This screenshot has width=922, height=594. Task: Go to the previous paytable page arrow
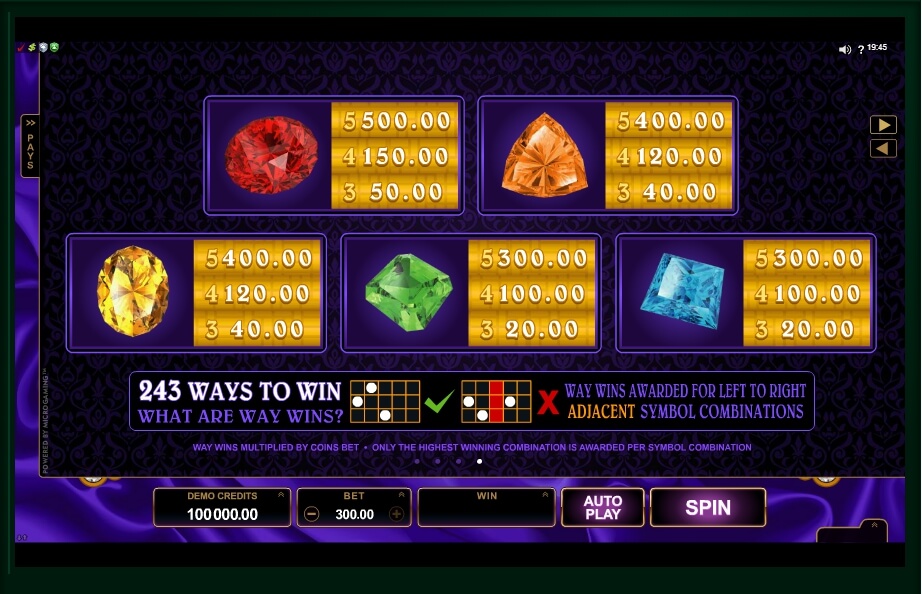[x=882, y=148]
